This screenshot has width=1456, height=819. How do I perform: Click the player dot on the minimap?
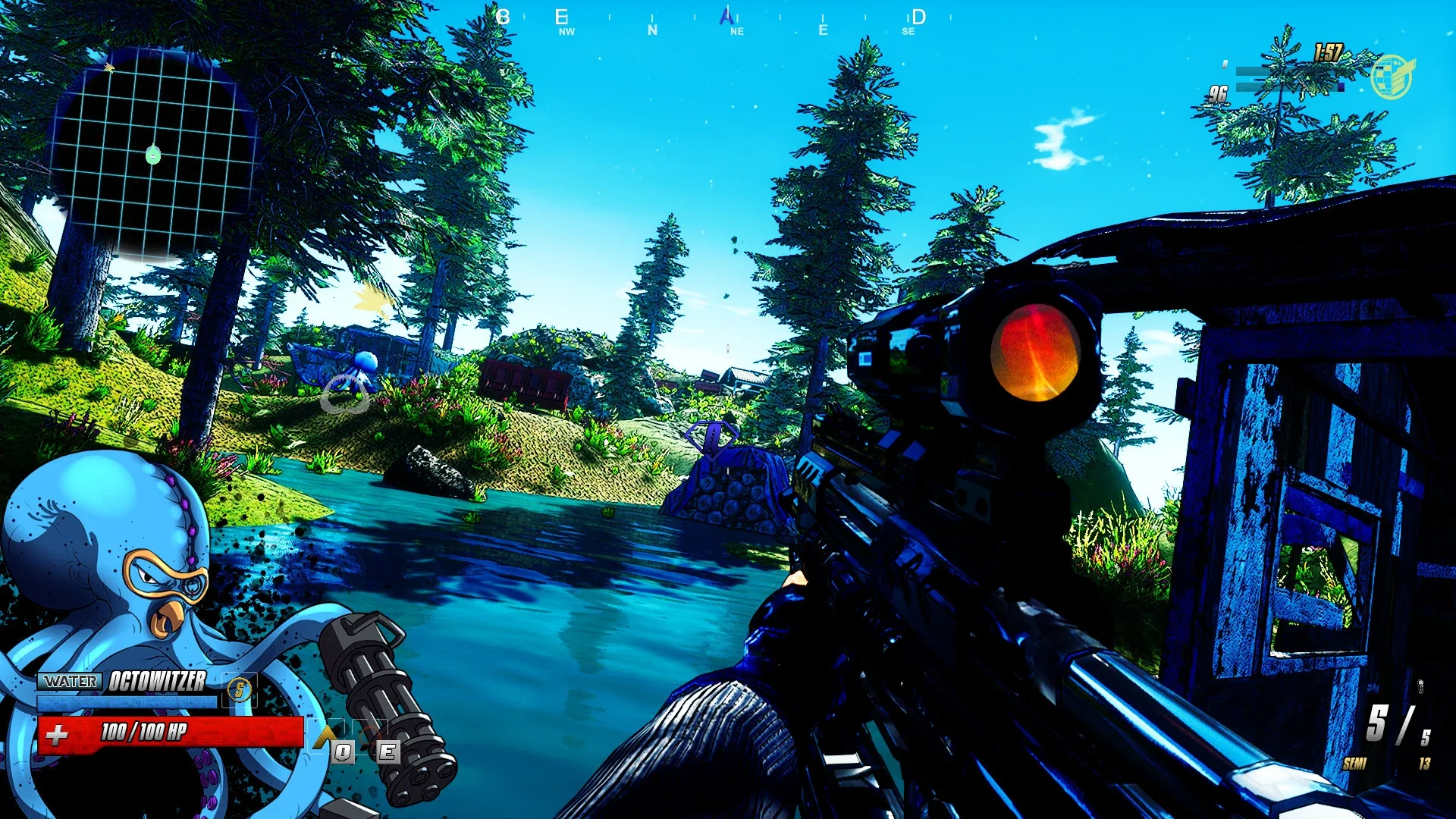tap(153, 156)
